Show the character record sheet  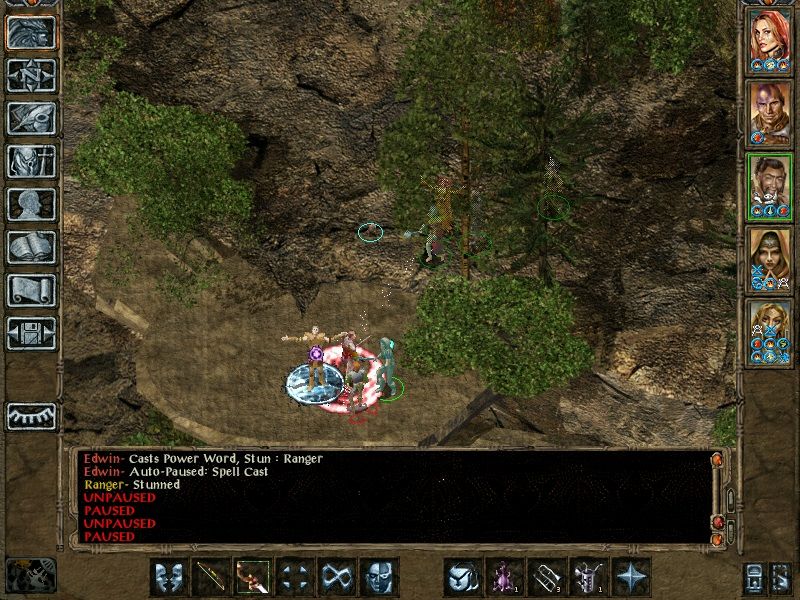[31, 204]
